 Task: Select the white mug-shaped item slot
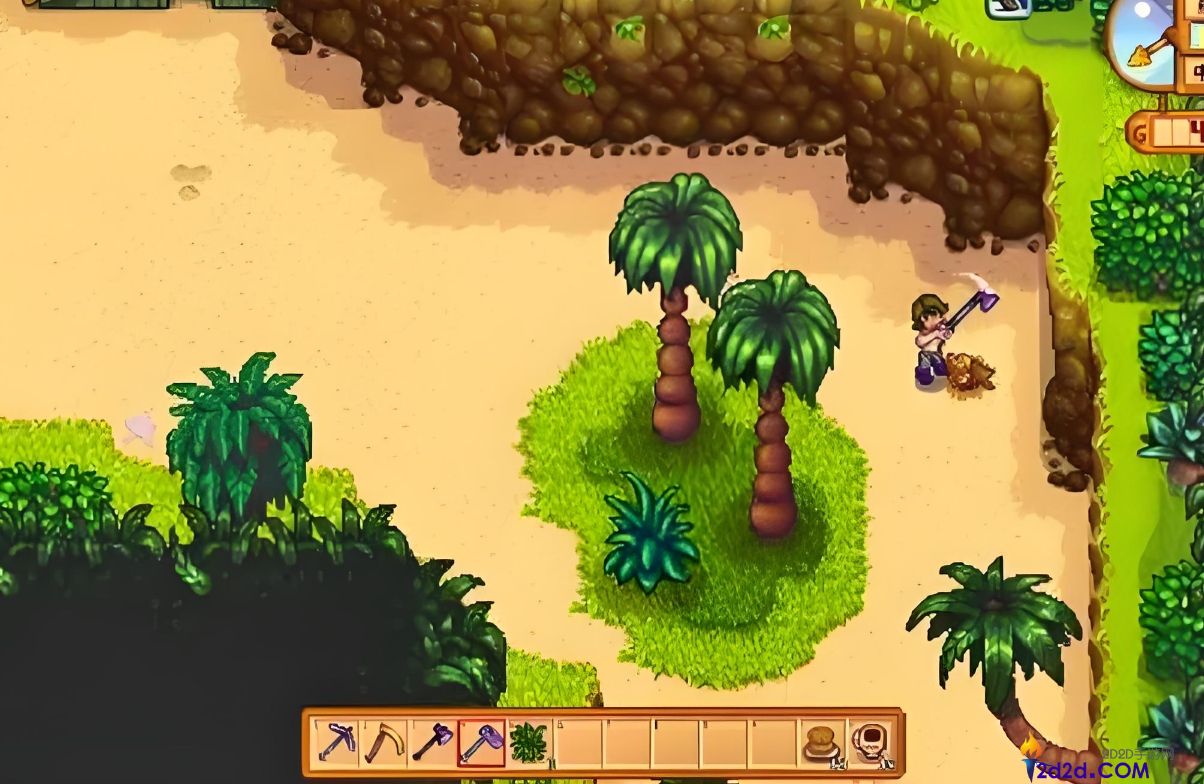[x=870, y=743]
